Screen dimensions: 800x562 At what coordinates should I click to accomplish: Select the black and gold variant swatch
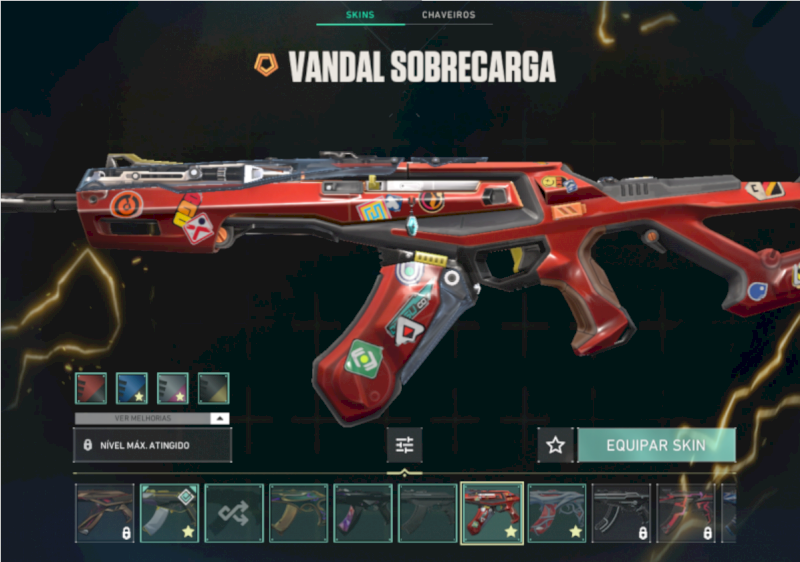click(213, 388)
